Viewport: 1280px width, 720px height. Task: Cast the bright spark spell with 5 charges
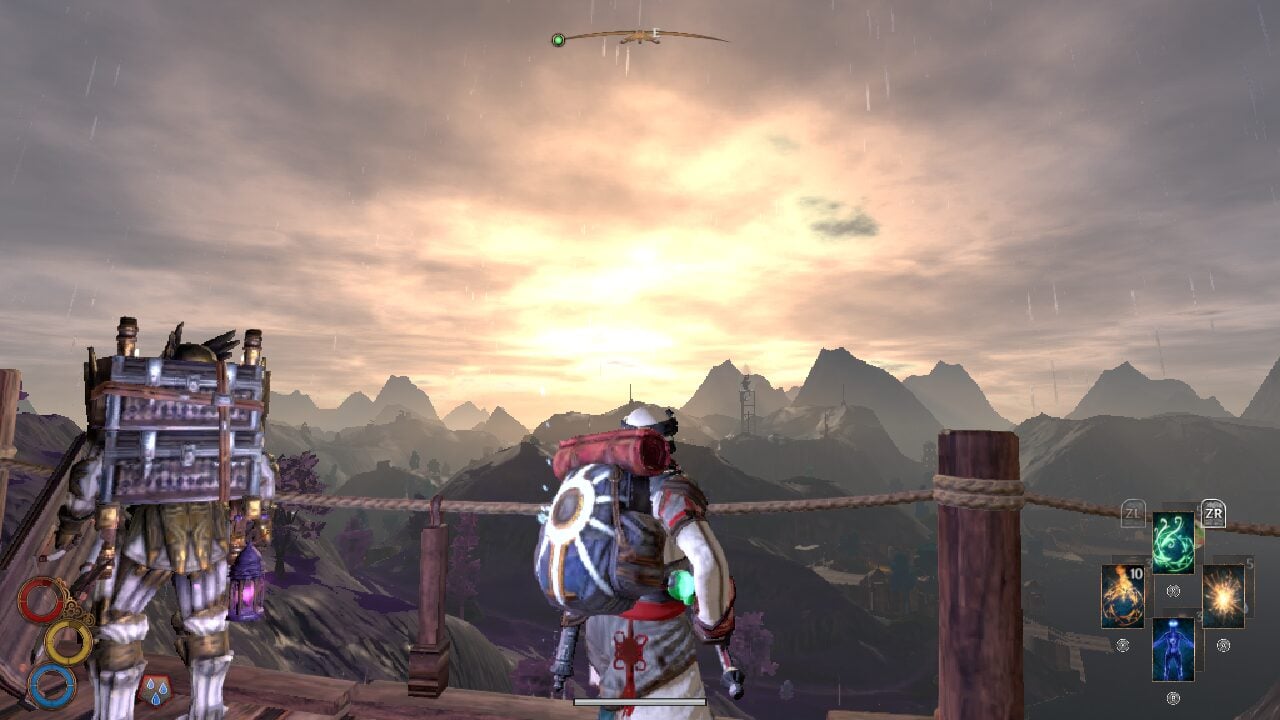(x=1222, y=595)
